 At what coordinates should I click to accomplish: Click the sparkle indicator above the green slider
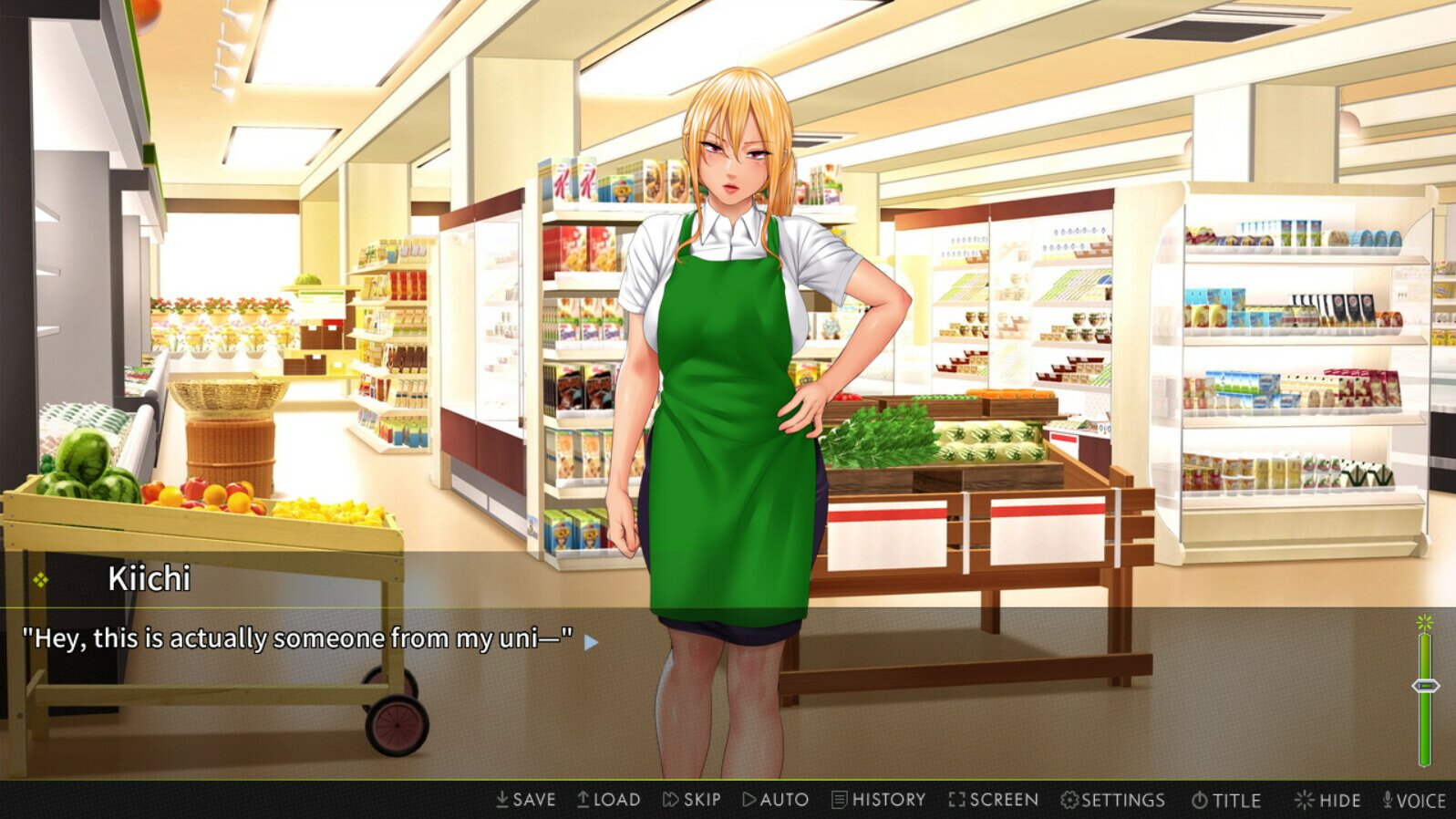pyautogui.click(x=1422, y=622)
